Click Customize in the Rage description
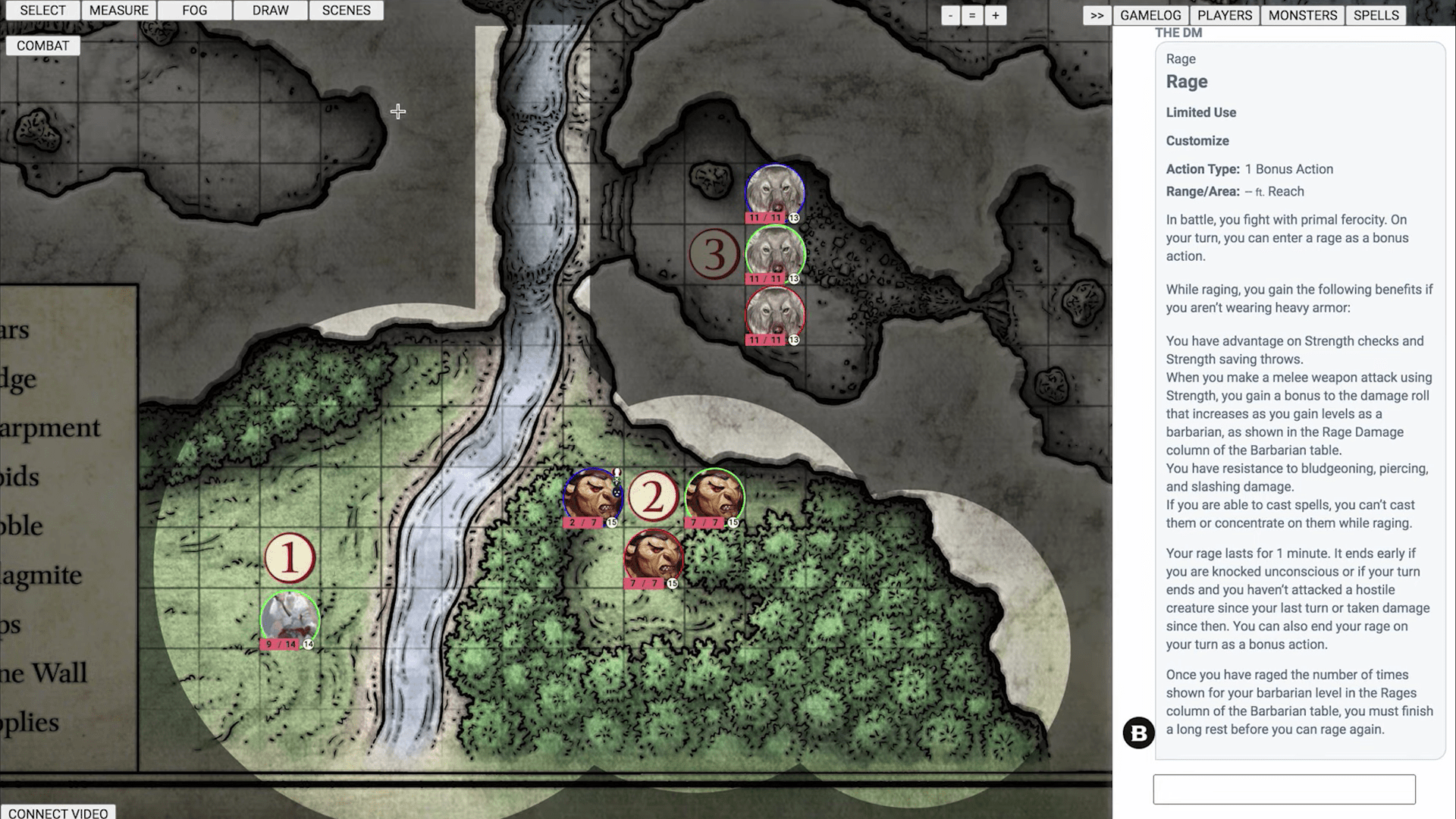 point(1197,140)
